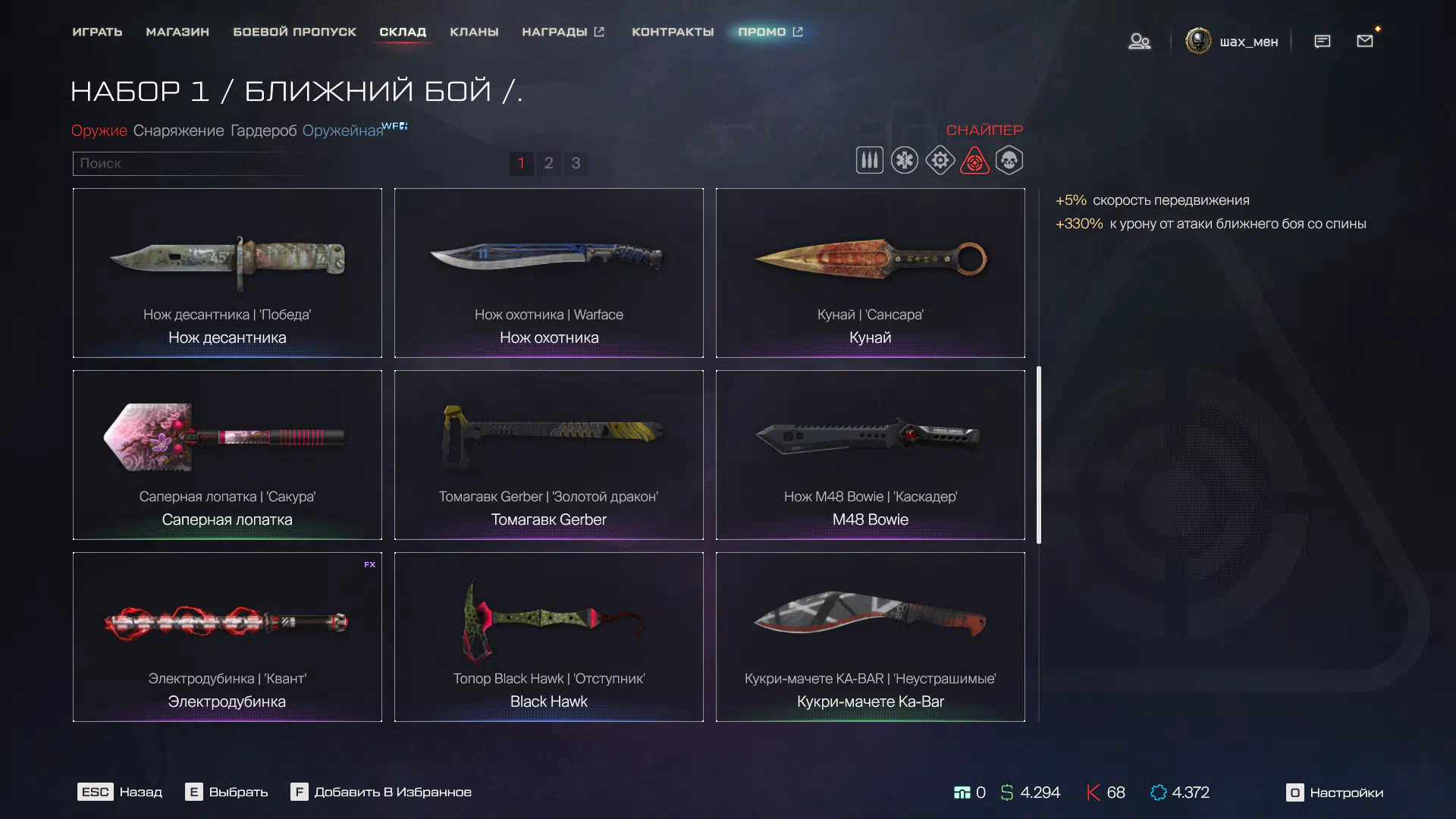This screenshot has width=1456, height=819.
Task: Select loadout set number 2
Action: 548,163
